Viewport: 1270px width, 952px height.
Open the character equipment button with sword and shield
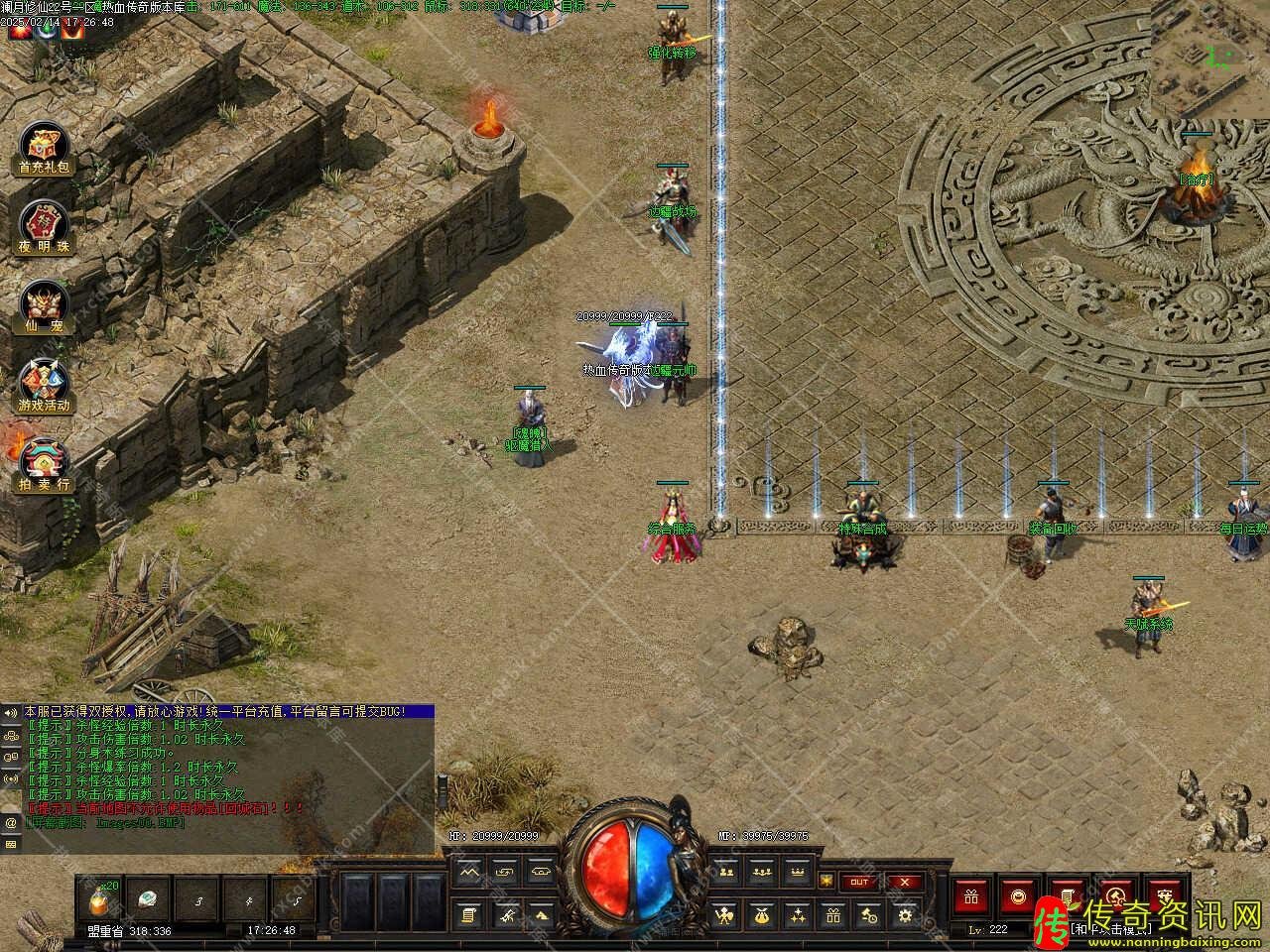tap(725, 915)
